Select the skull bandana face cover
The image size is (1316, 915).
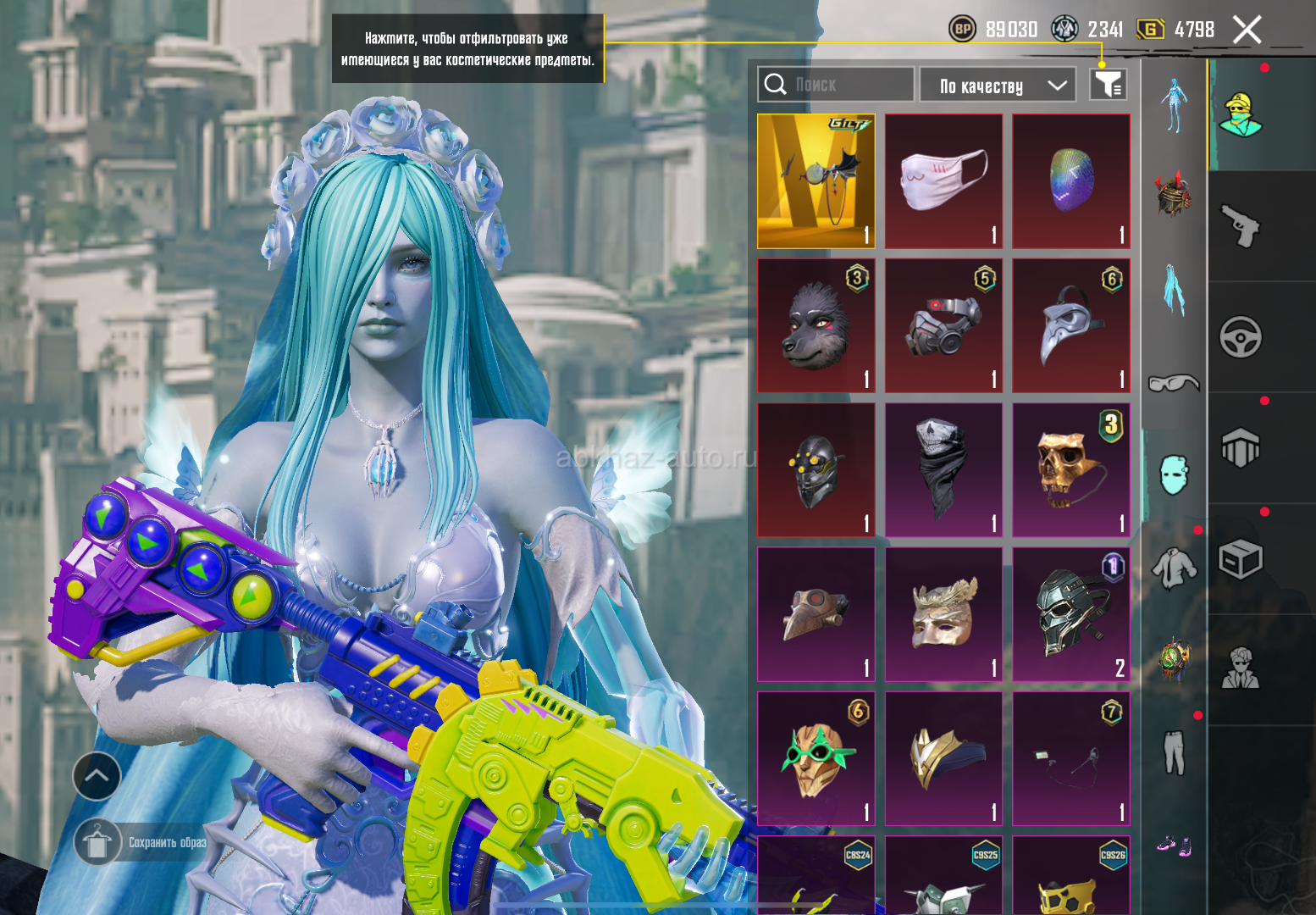coord(943,470)
